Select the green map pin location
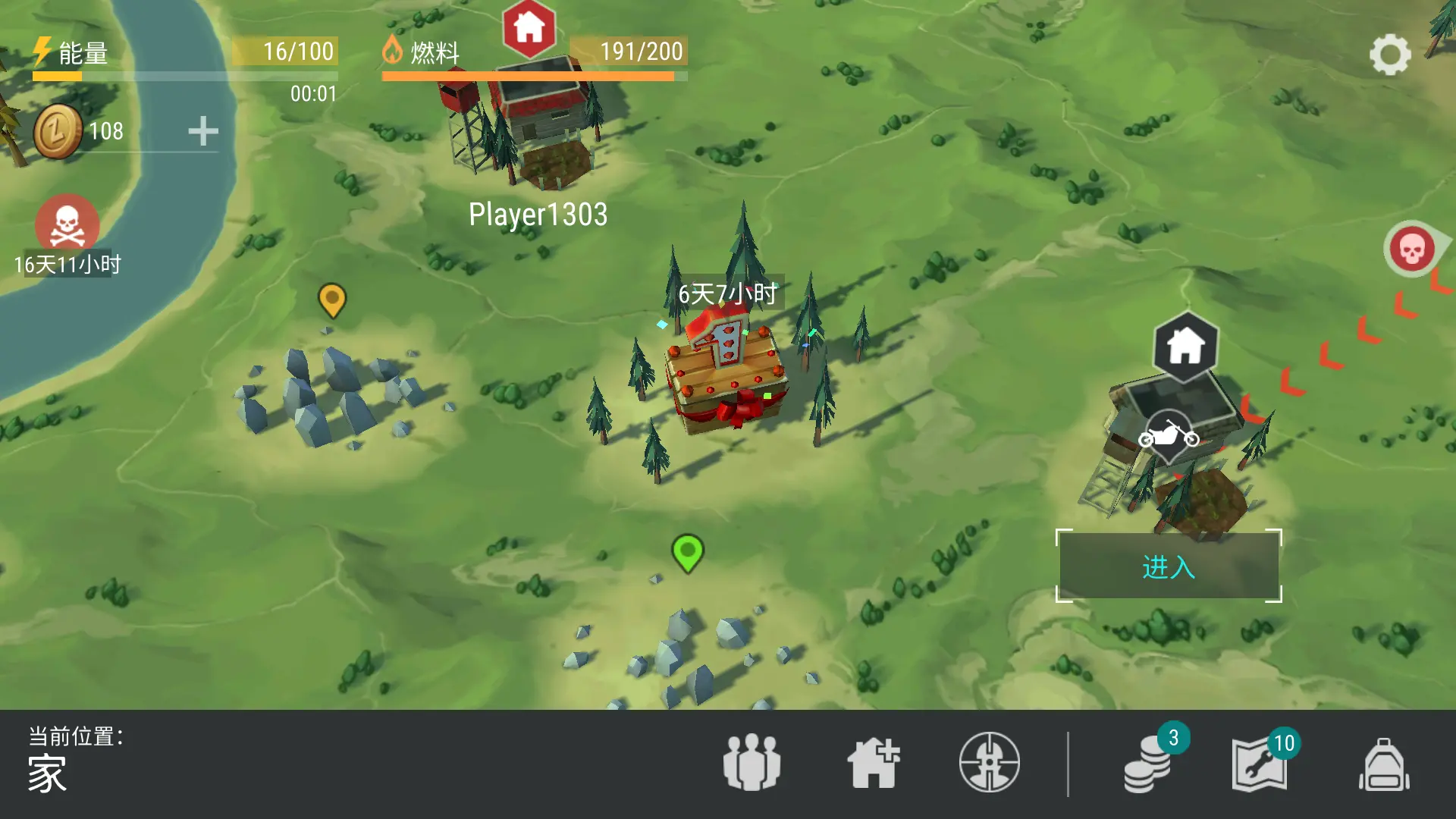This screenshot has height=819, width=1456. point(688,553)
